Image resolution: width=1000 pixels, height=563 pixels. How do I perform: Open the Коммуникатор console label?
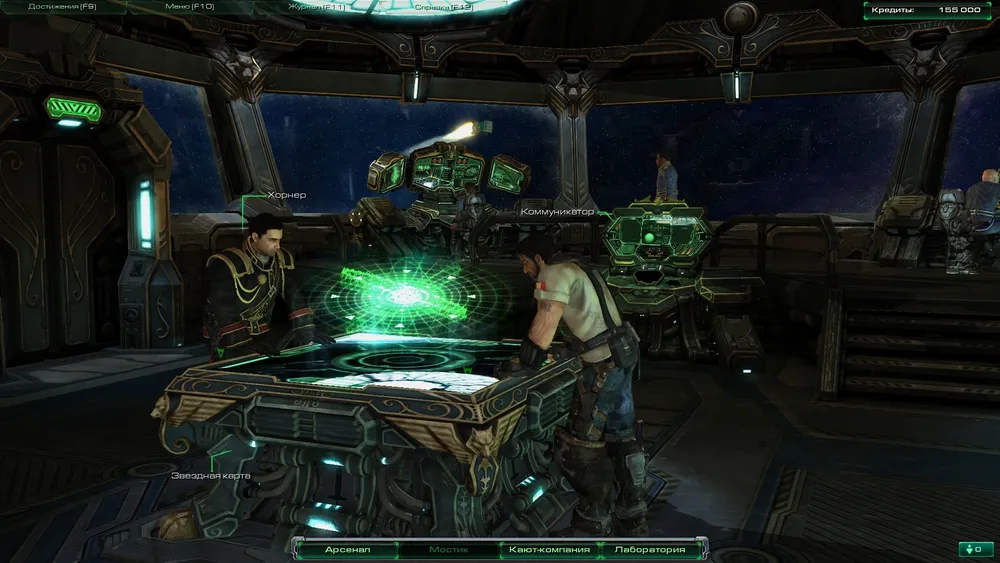coord(557,212)
